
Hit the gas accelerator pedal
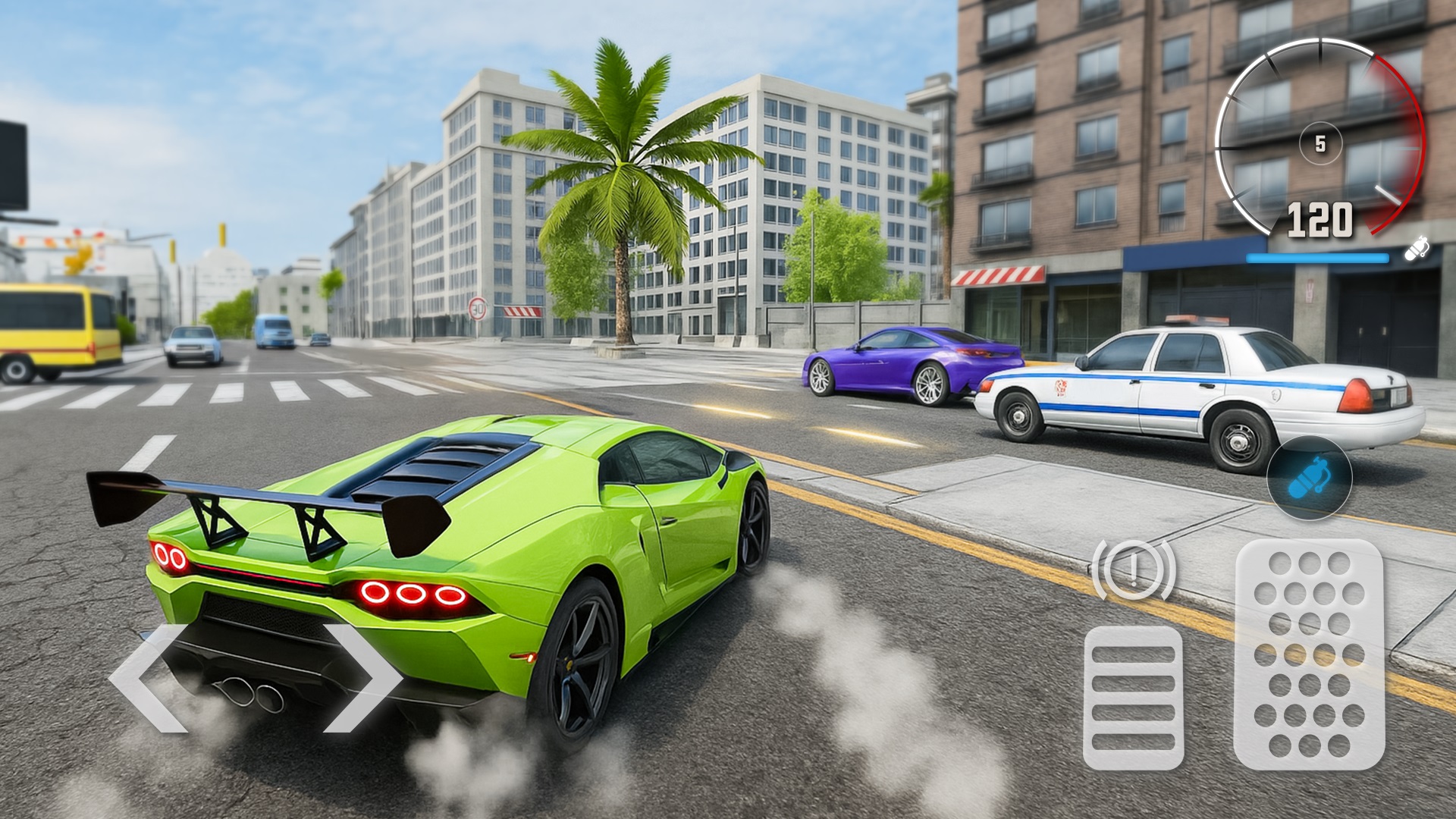pos(1309,654)
